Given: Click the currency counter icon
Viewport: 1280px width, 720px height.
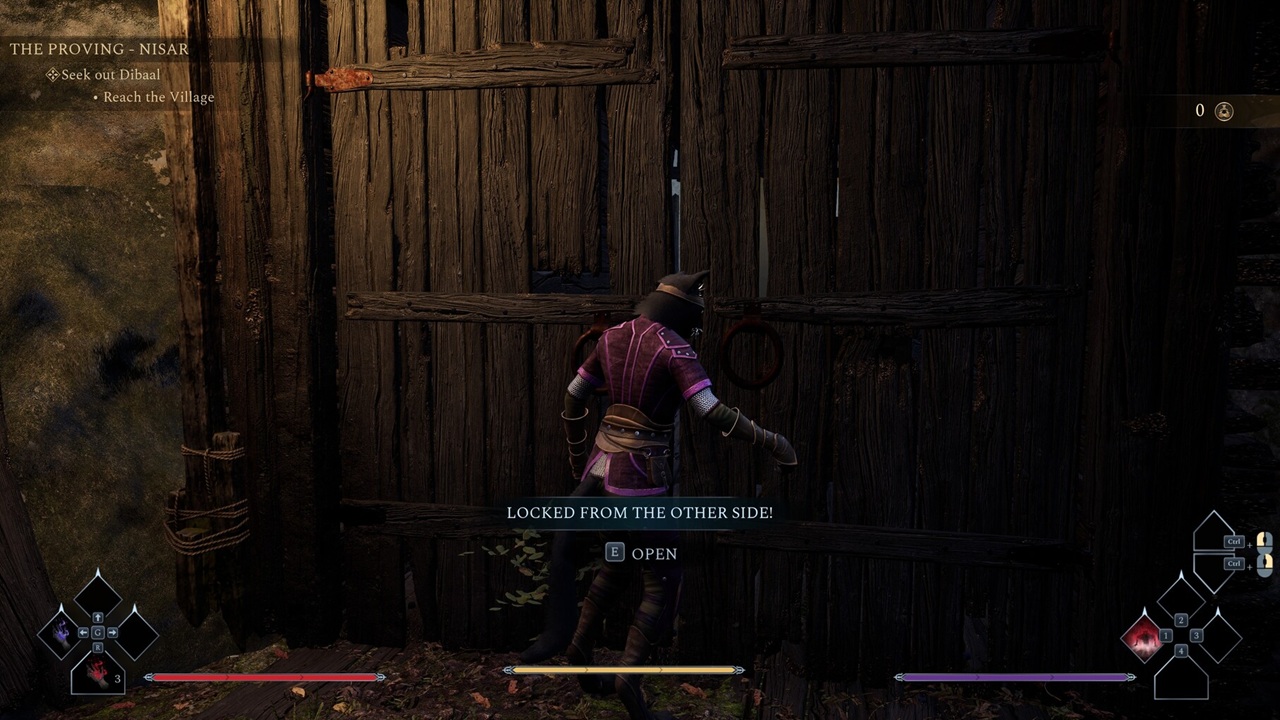Looking at the screenshot, I should click(1223, 111).
